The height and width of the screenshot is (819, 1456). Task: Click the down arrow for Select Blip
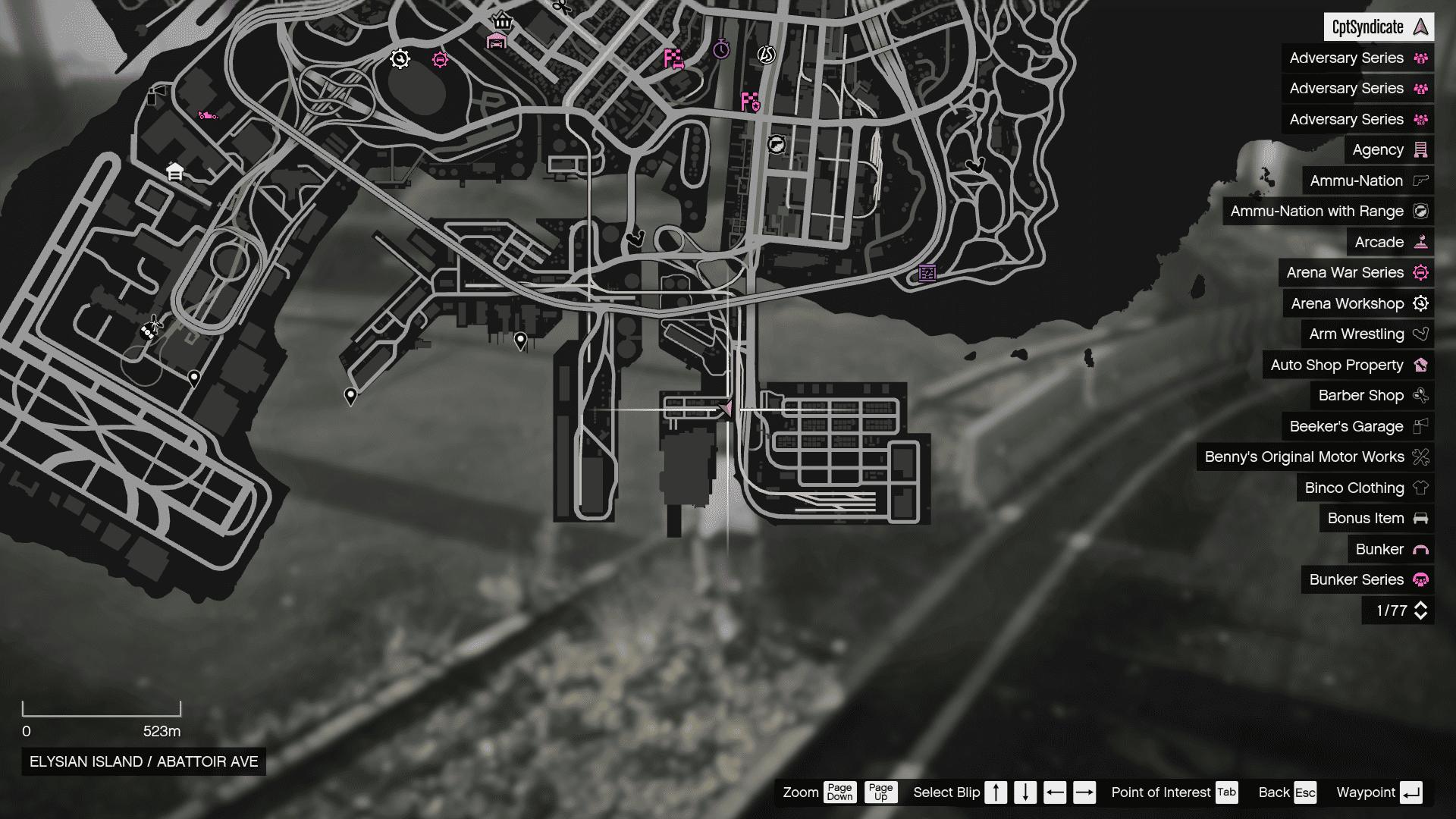[x=1025, y=792]
